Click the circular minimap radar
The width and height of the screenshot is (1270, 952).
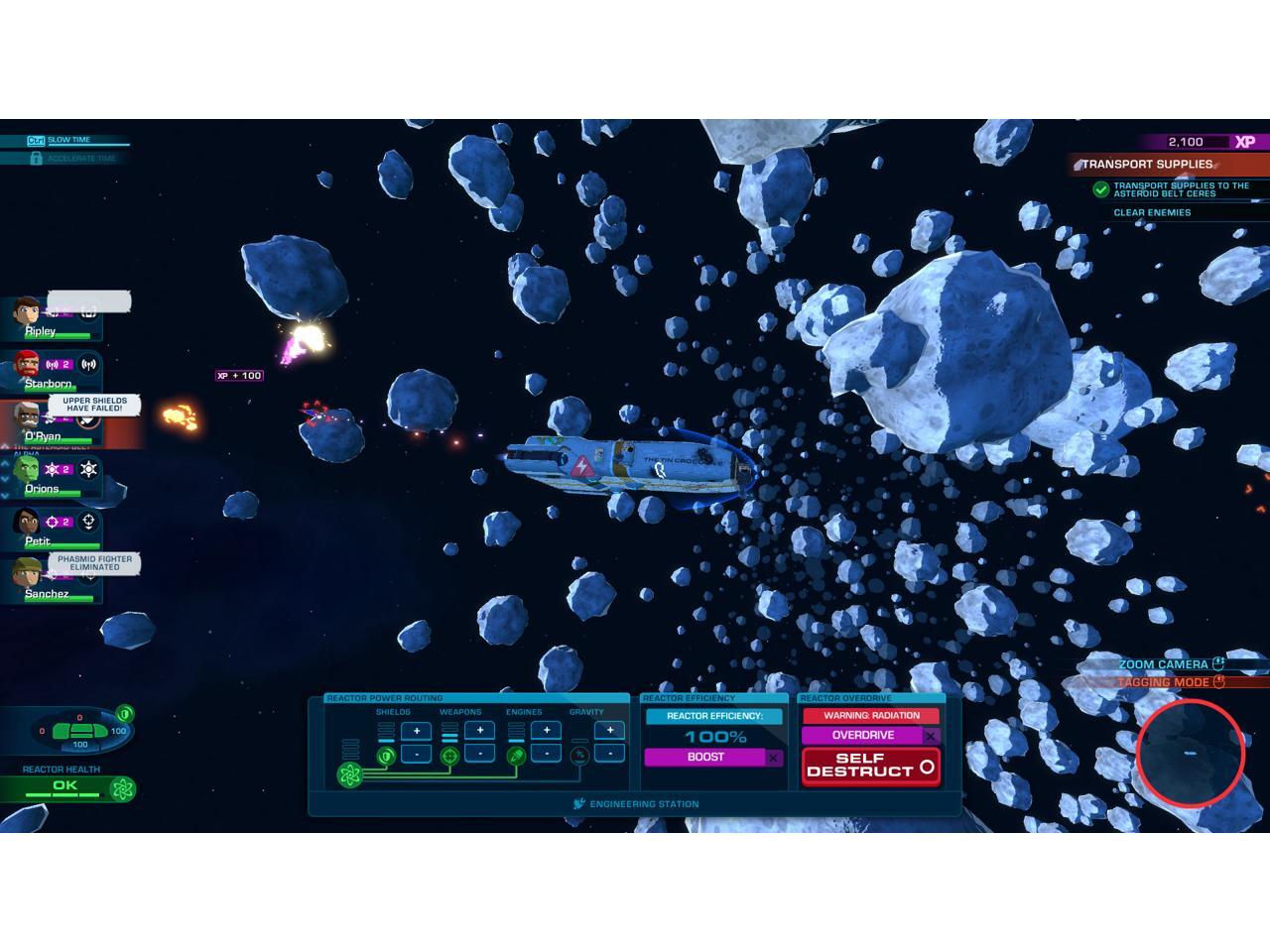(x=1190, y=753)
